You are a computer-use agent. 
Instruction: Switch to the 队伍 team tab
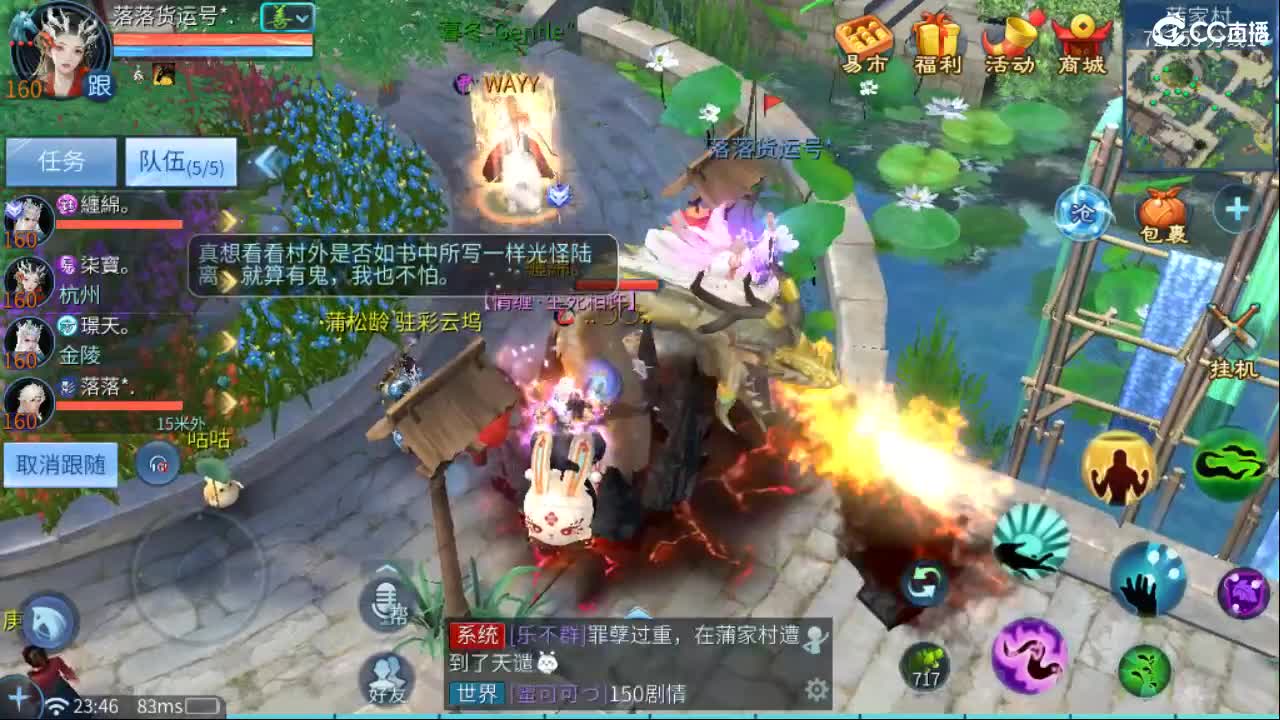pos(178,163)
